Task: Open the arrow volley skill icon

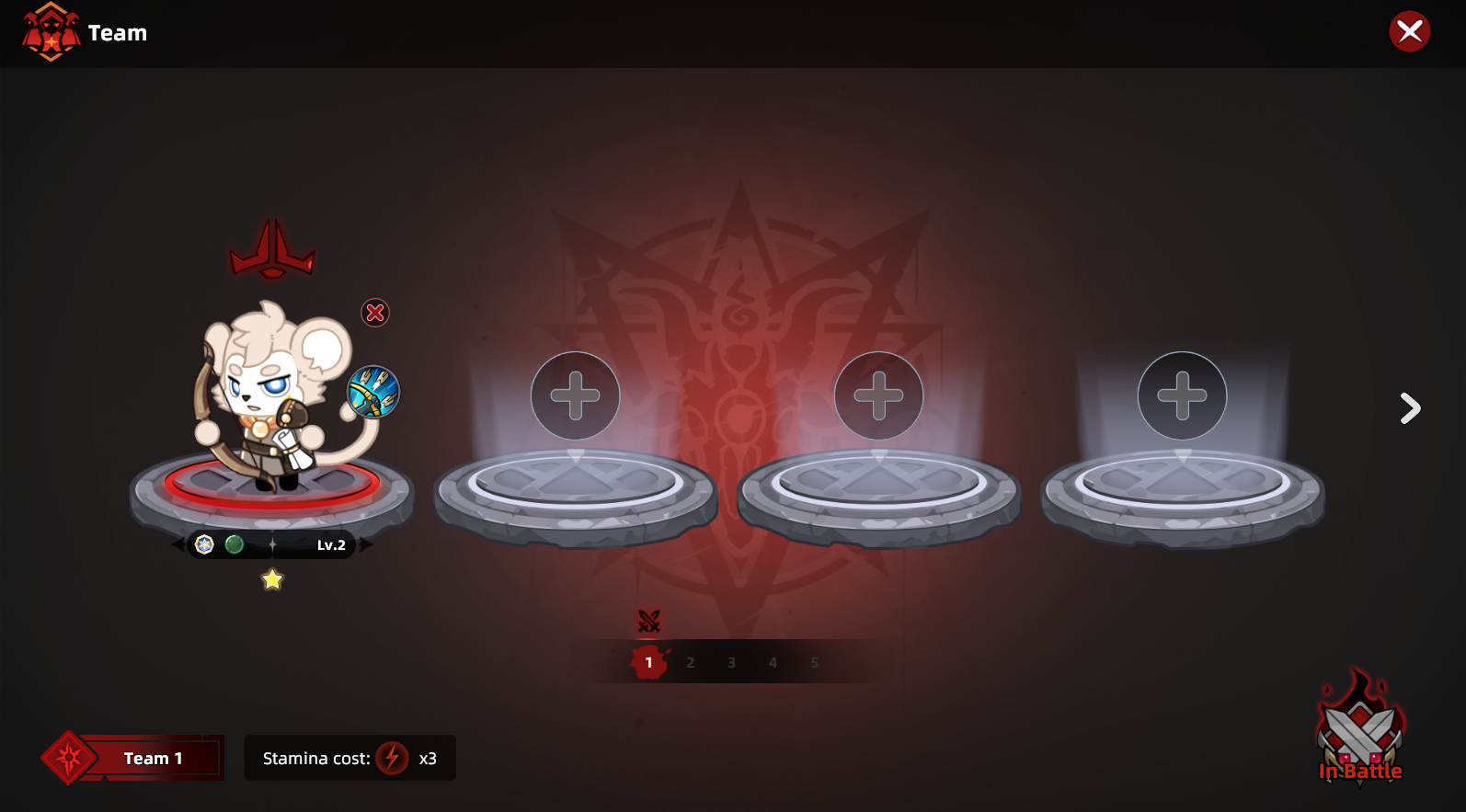Action: click(x=373, y=392)
